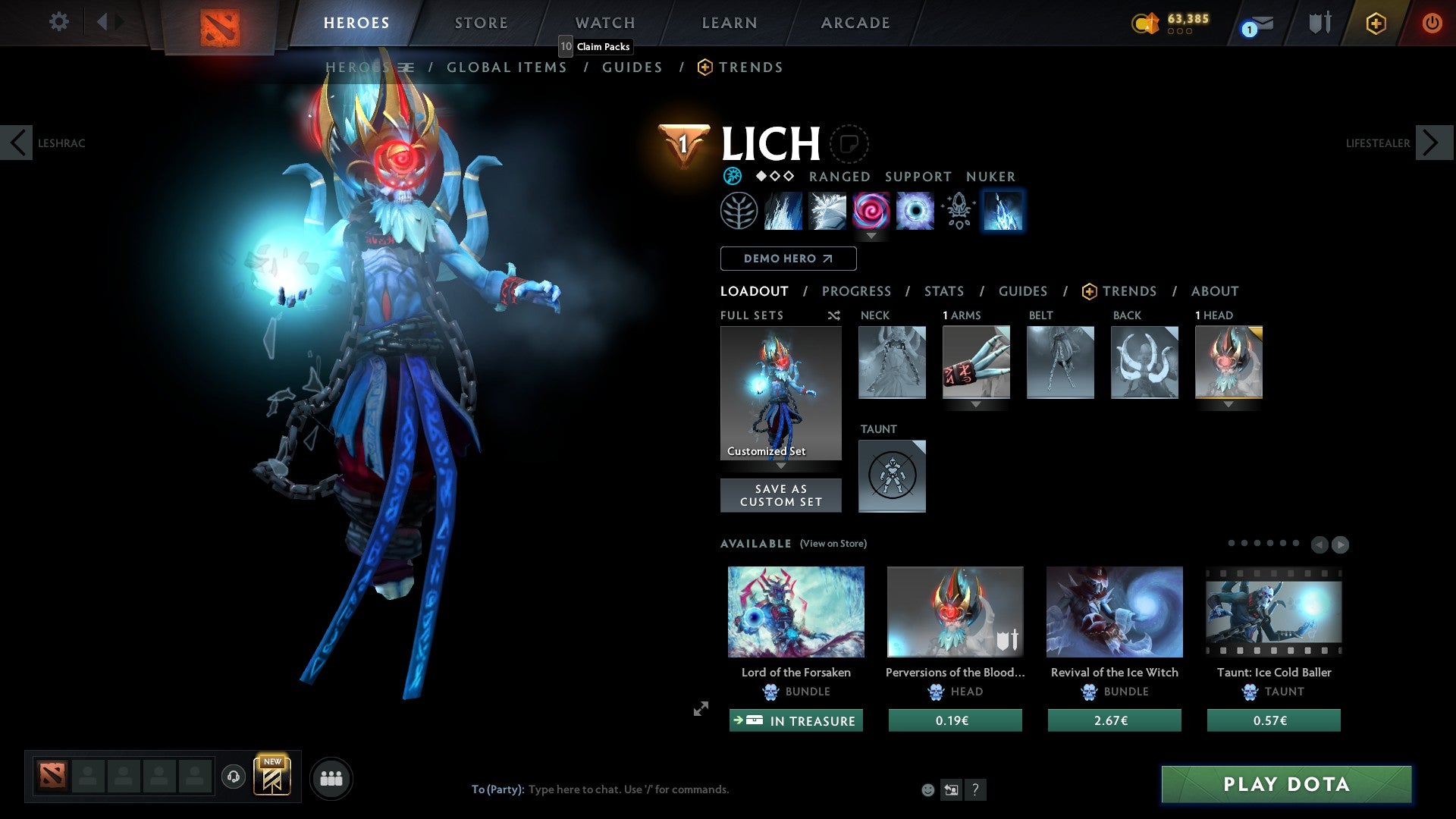Open the armory shield and sword icon

pos(1319,23)
